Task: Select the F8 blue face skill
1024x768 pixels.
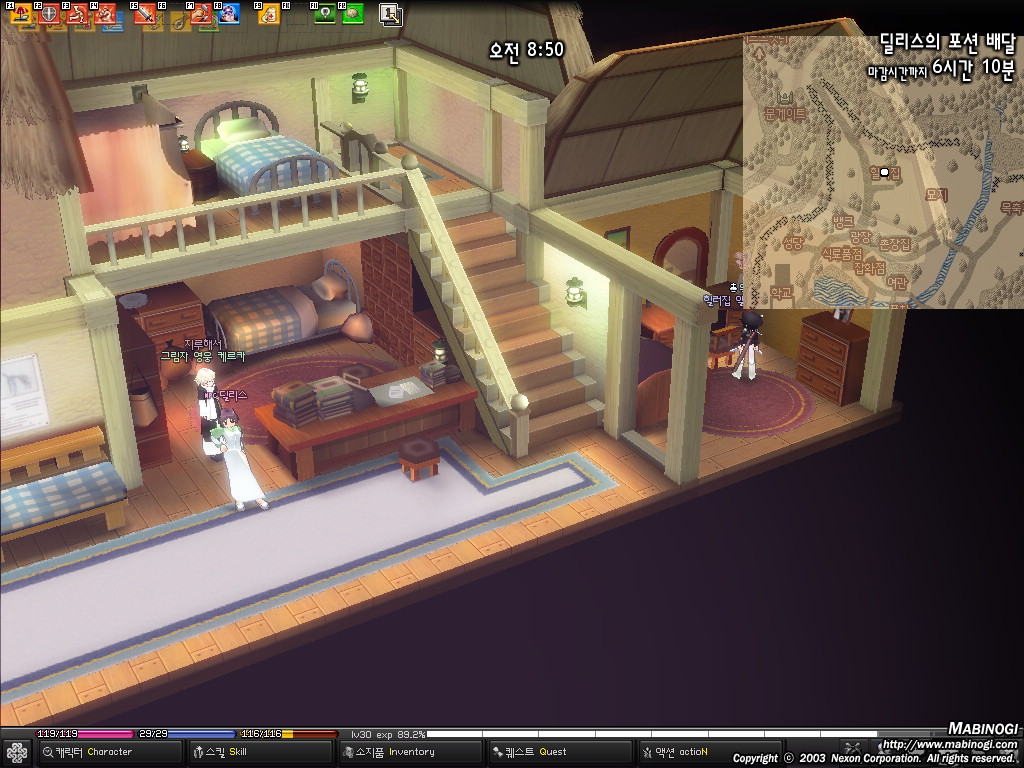Action: point(229,14)
